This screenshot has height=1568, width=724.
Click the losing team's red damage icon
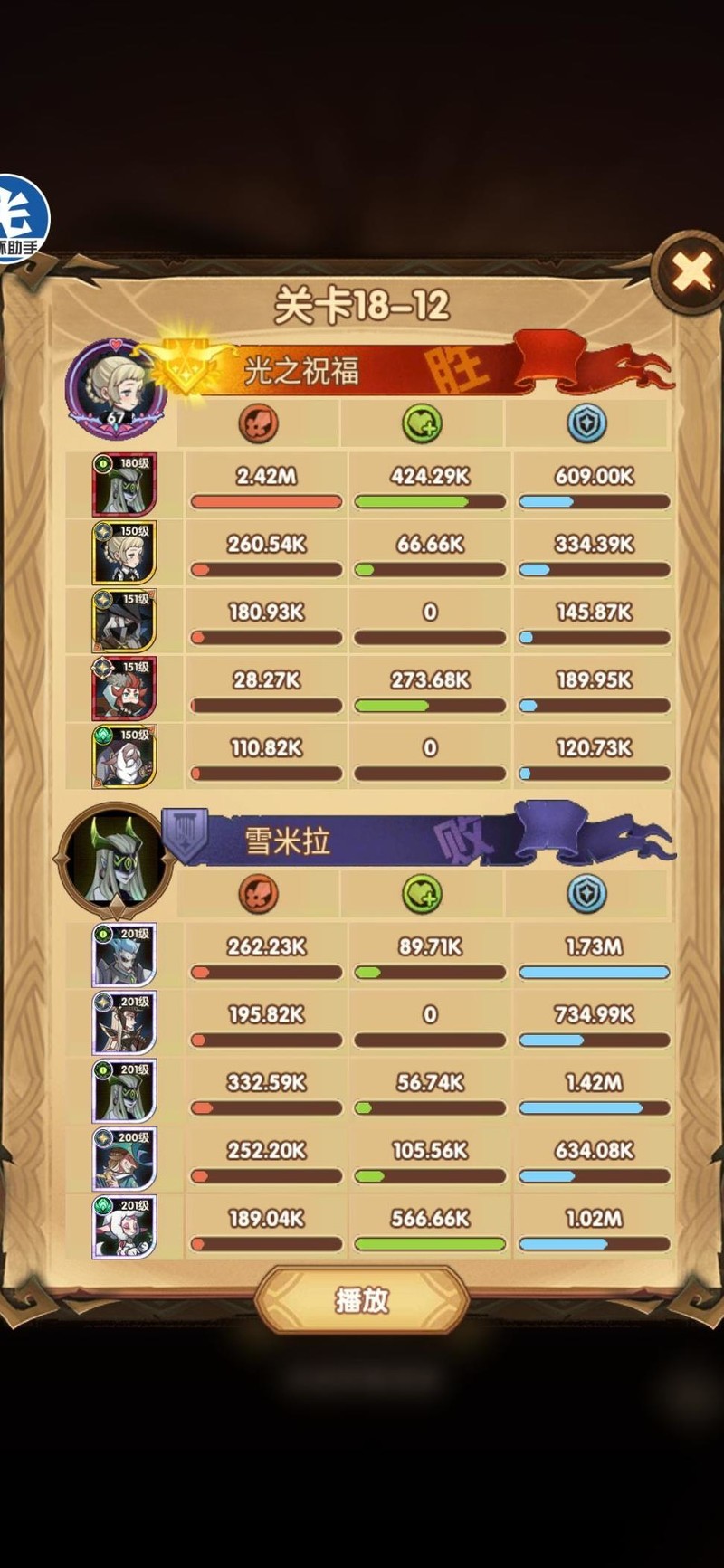259,894
